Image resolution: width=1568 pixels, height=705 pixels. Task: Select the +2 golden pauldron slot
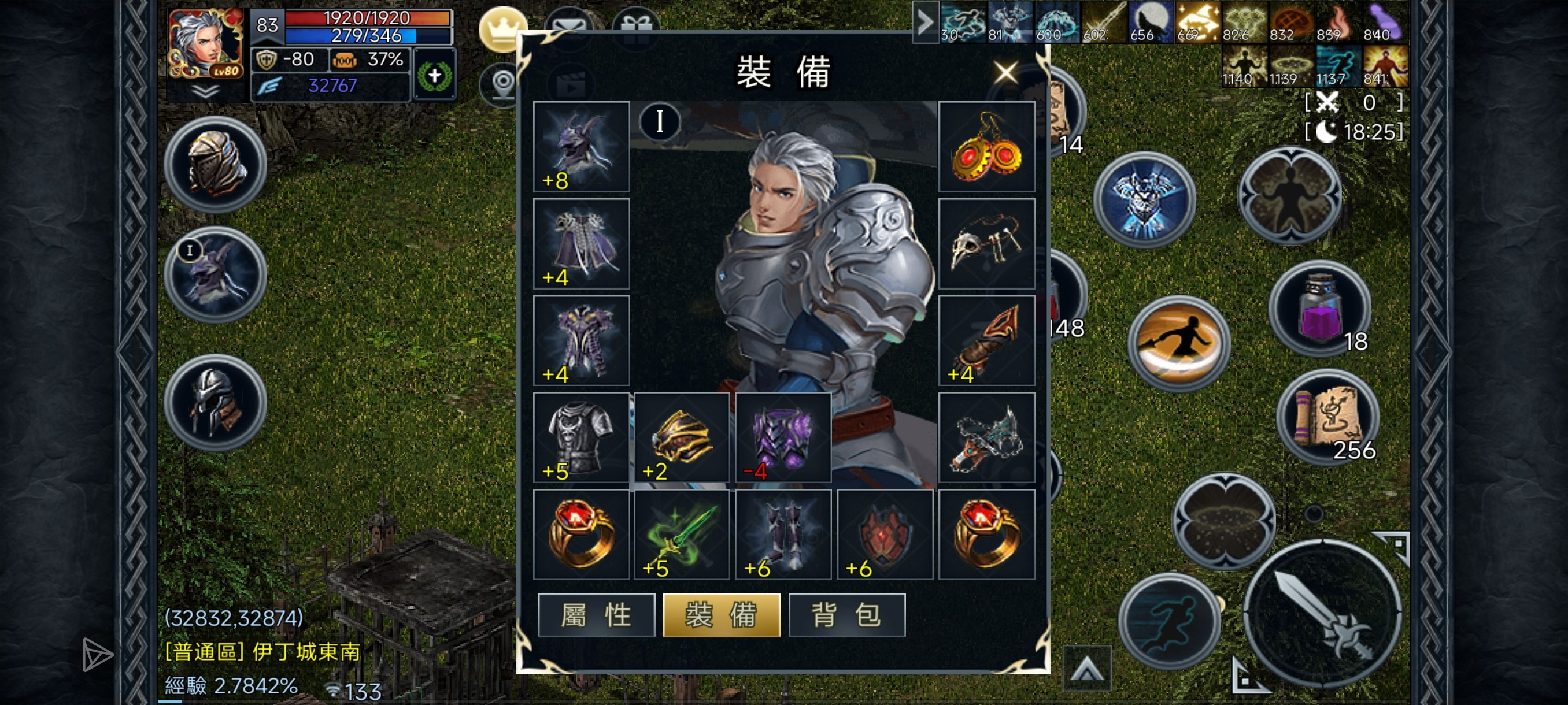tap(682, 437)
